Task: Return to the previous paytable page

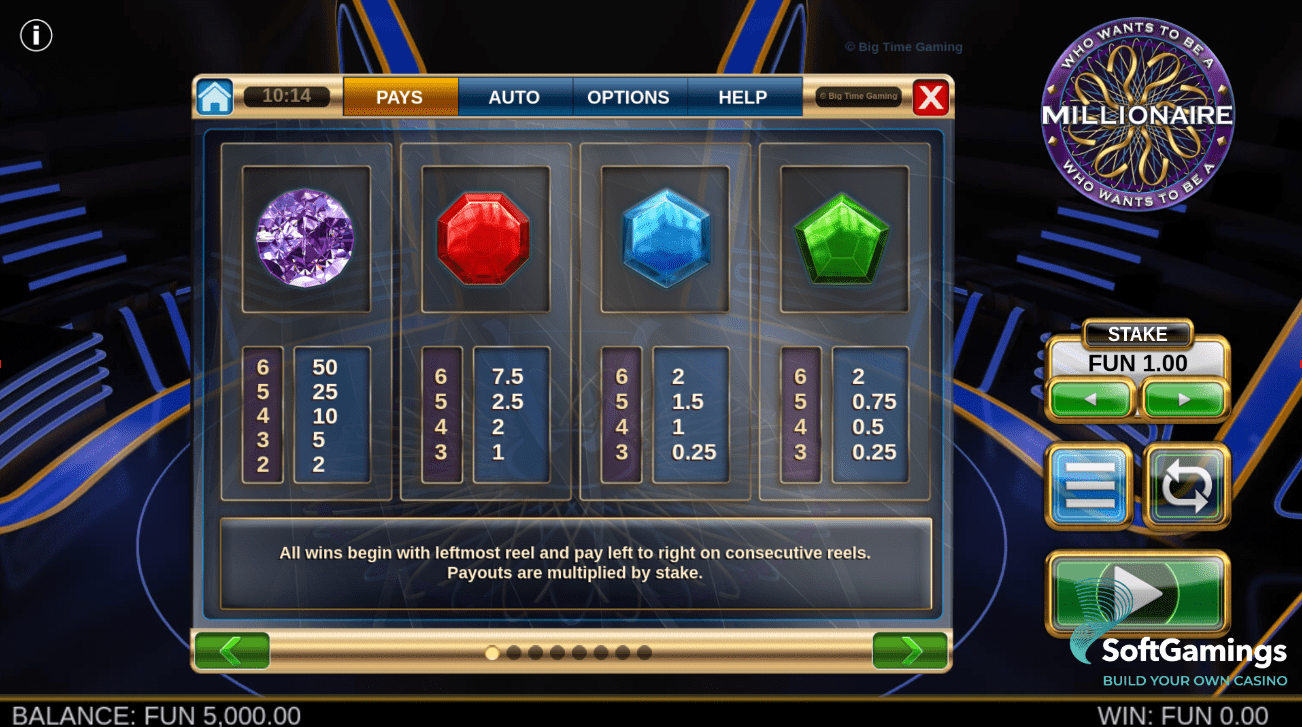Action: click(x=232, y=651)
